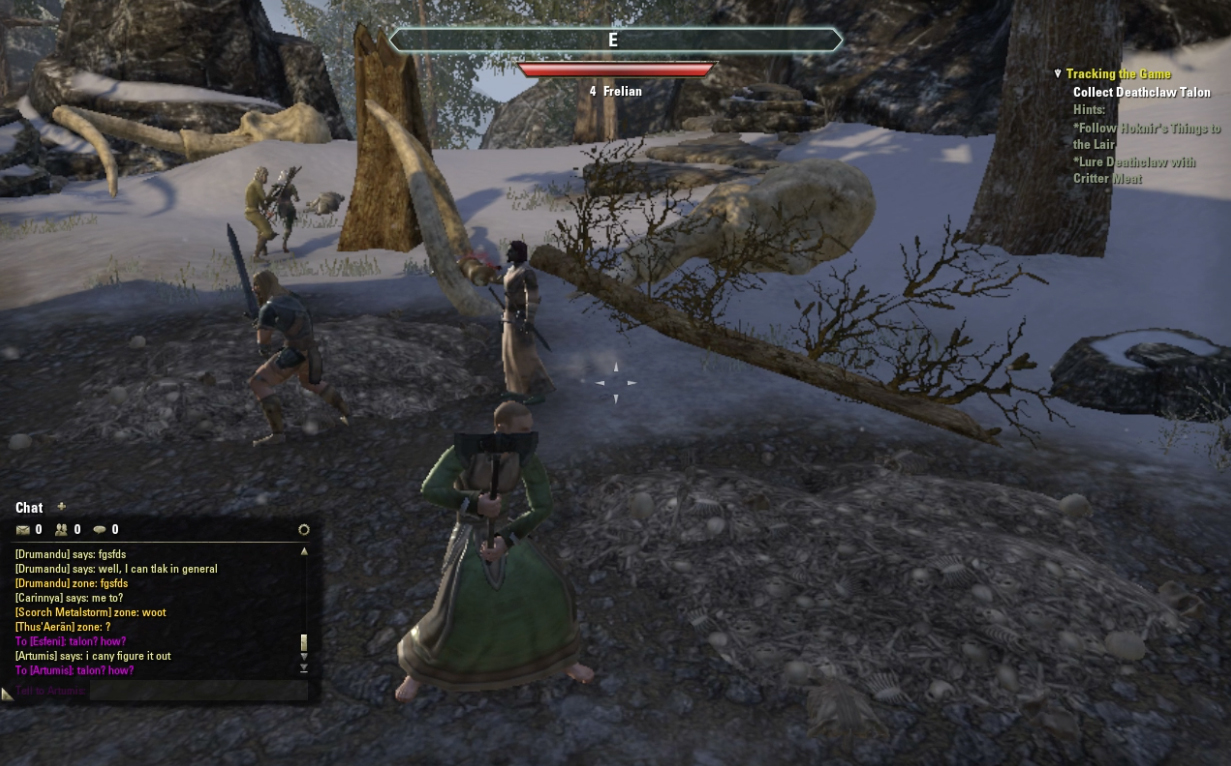Open chat options with the gear icon
1231x766 pixels.
click(304, 530)
